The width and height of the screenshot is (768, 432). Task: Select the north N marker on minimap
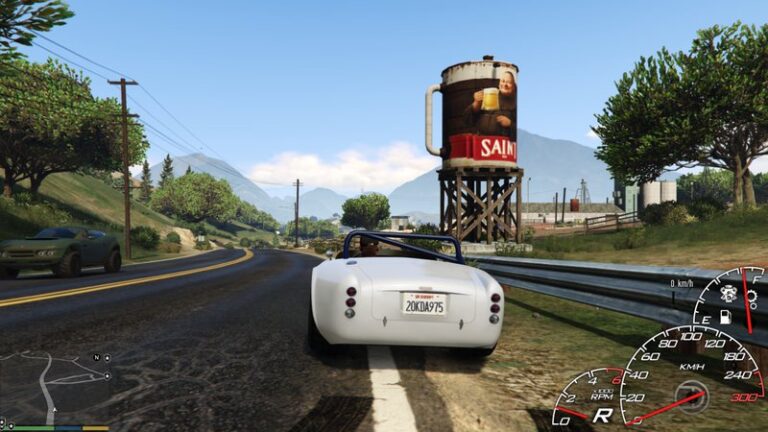[96, 357]
